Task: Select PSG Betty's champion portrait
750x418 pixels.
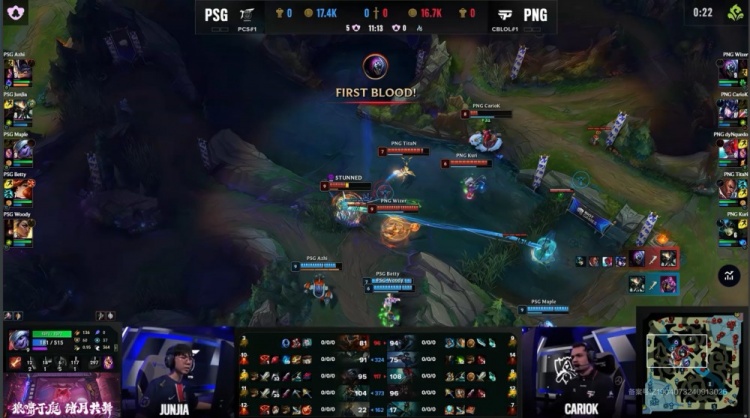Action: click(20, 189)
